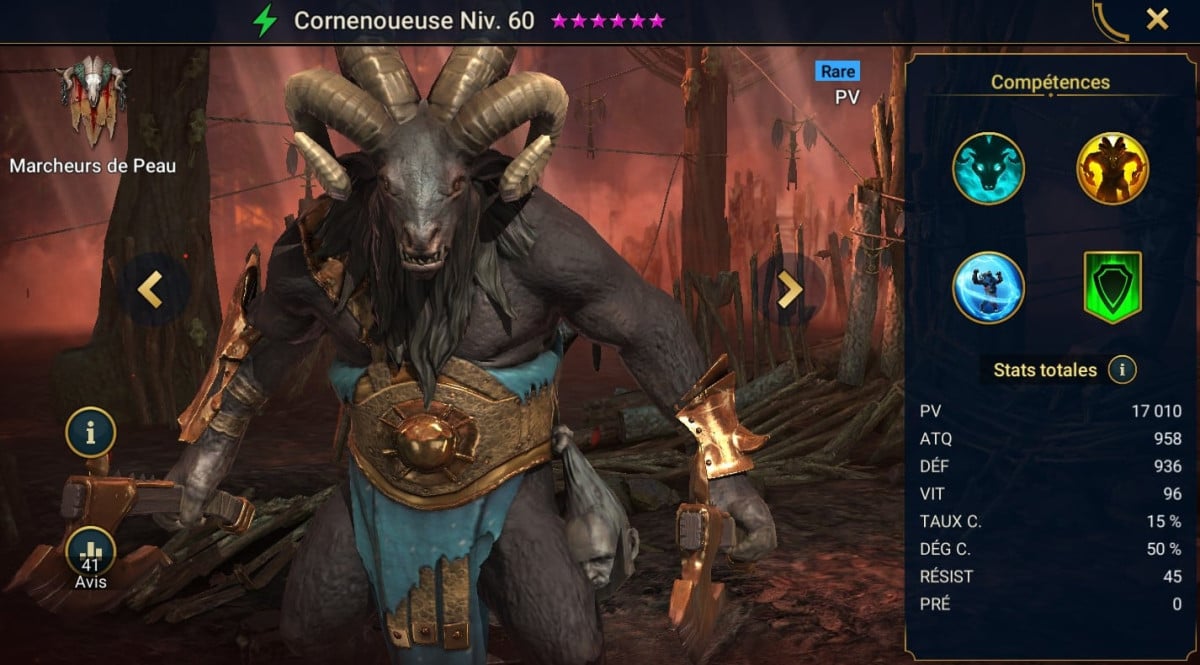This screenshot has width=1200, height=665.
Task: Select the green shield aura skill
Action: click(x=1112, y=287)
